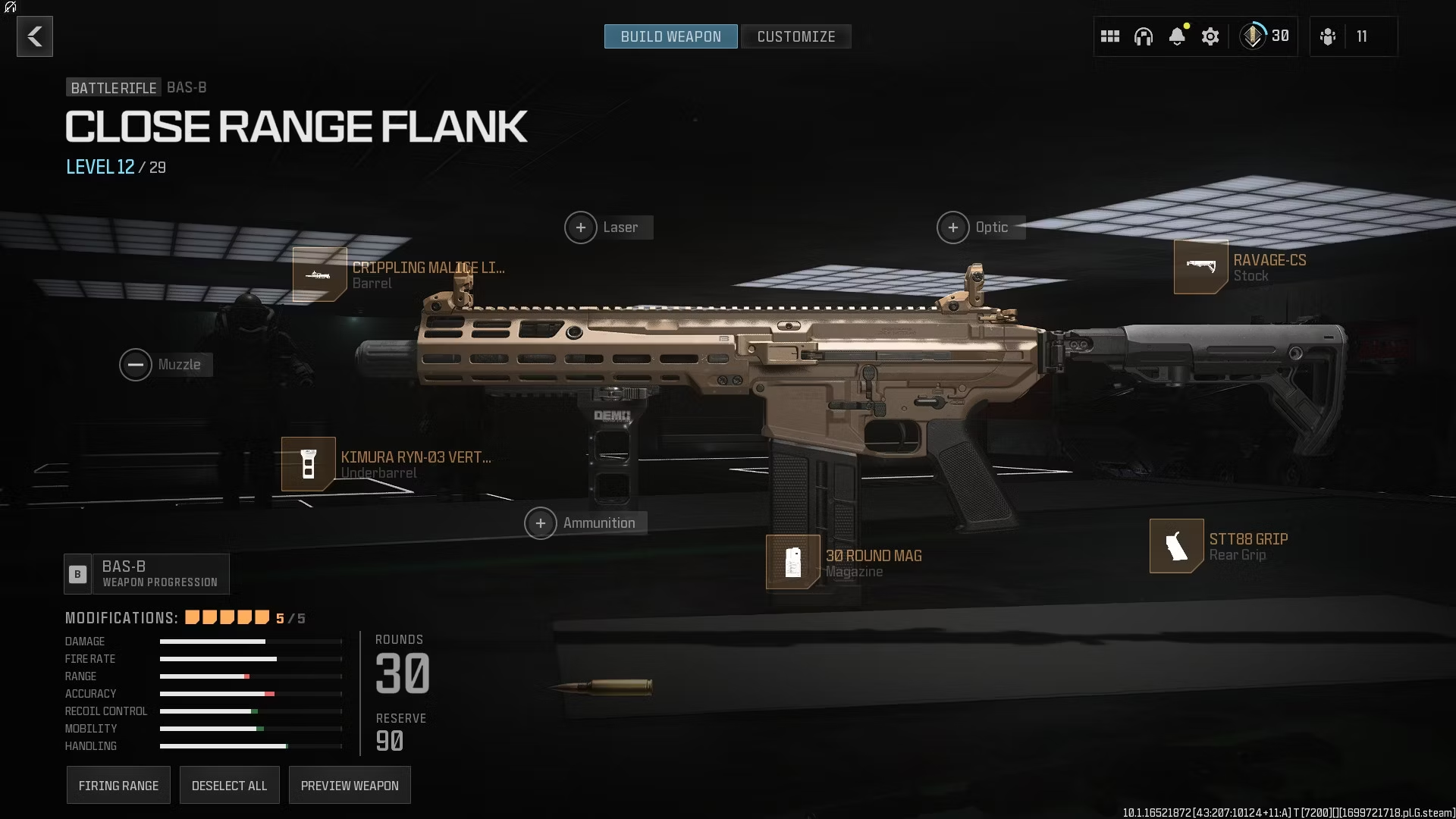Switch to the Build Weapon tab

point(670,36)
